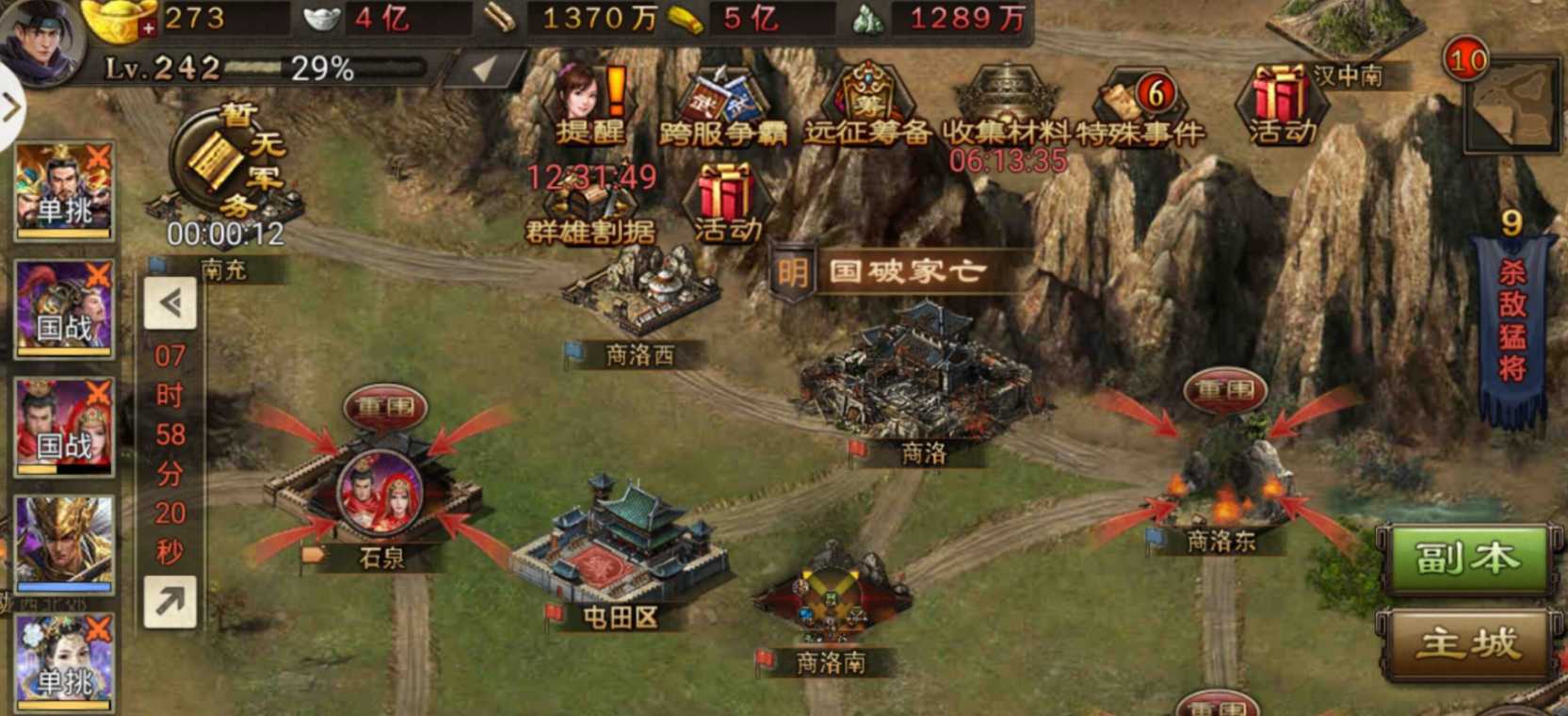The image size is (1568, 716).
Task: Open the 杀敌猛将 banner with number 9
Action: tap(1511, 320)
